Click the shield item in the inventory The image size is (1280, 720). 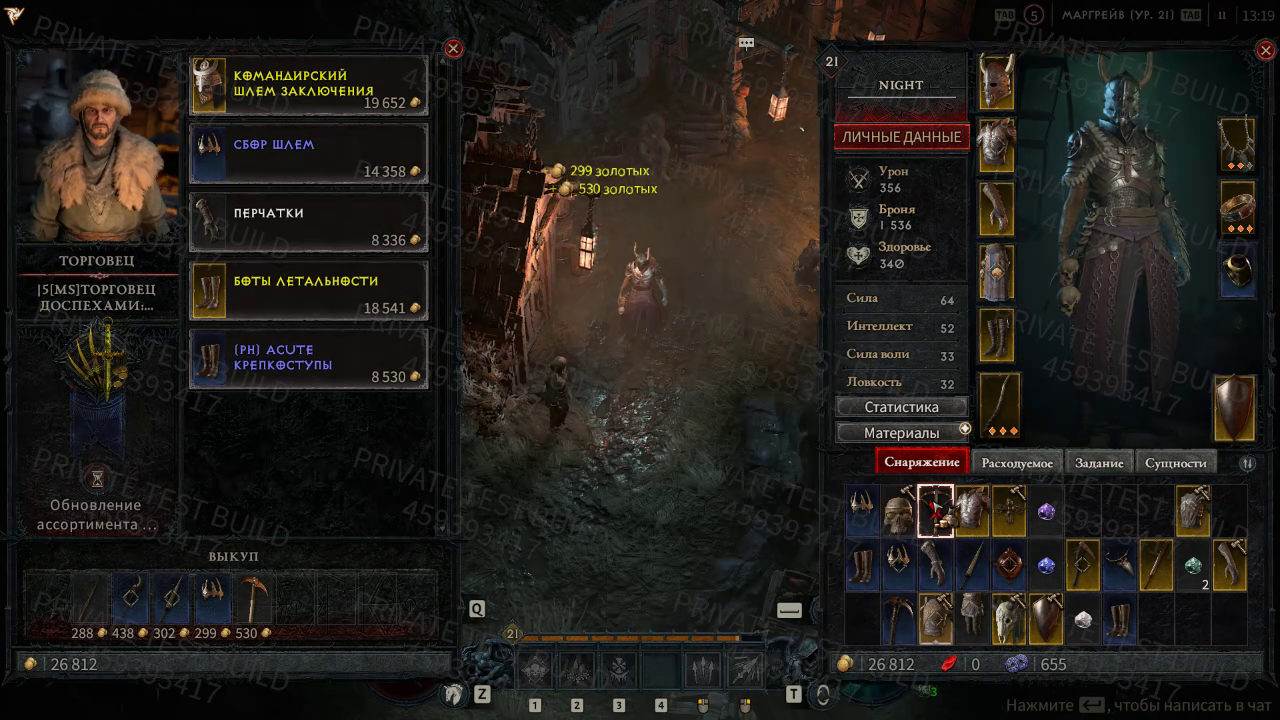click(x=1046, y=619)
